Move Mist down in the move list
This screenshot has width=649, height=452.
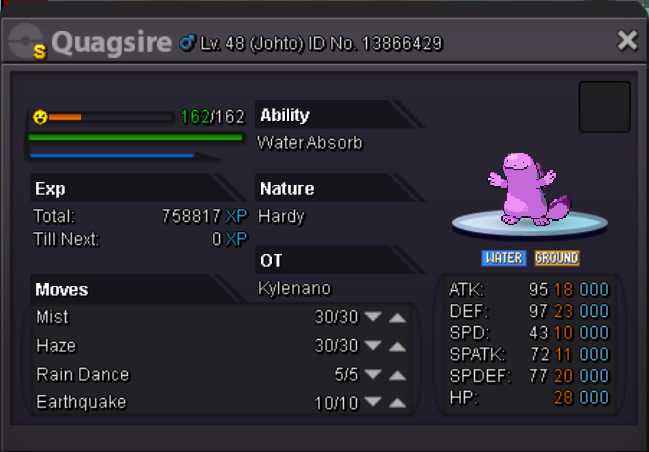tap(373, 318)
